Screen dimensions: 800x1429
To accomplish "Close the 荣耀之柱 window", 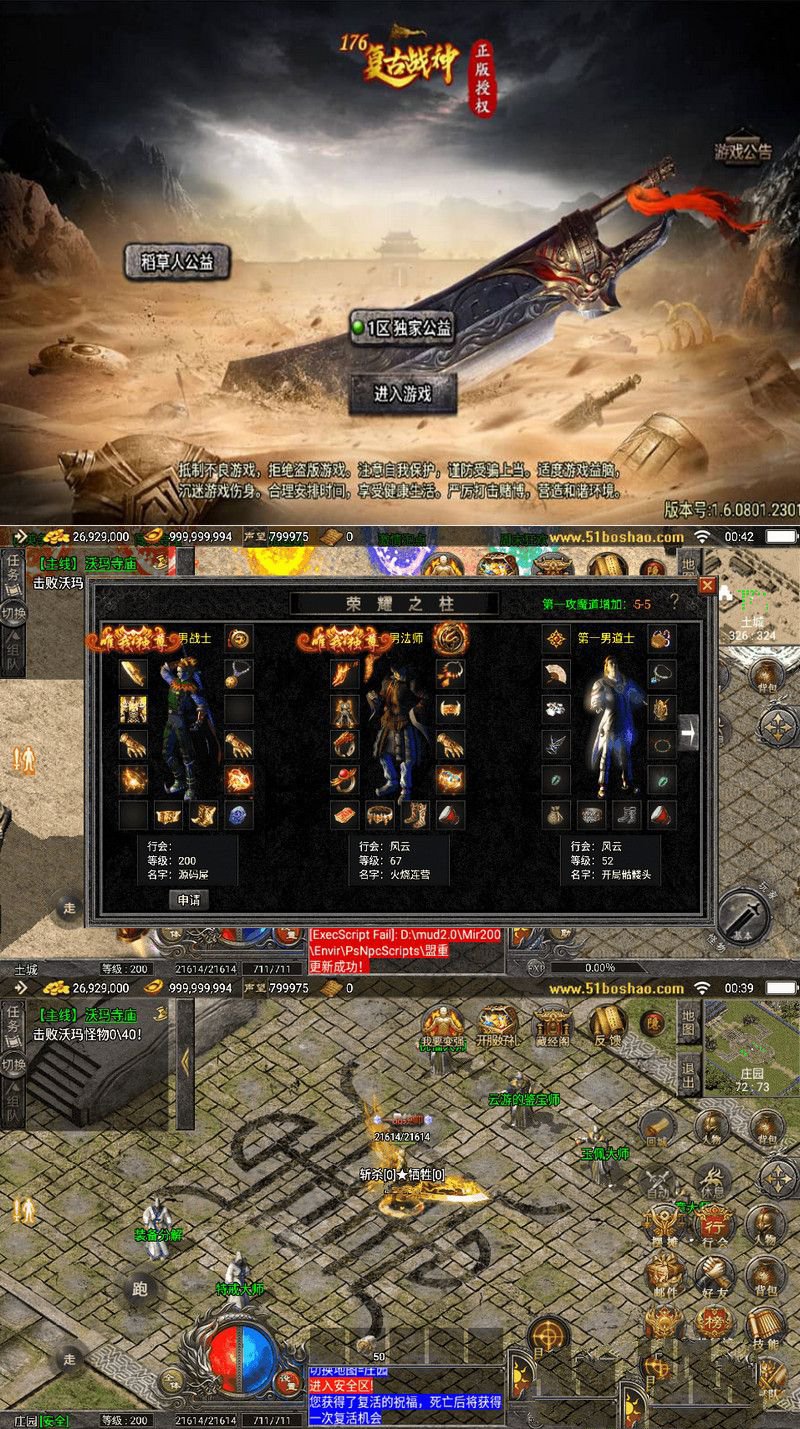I will [x=707, y=586].
